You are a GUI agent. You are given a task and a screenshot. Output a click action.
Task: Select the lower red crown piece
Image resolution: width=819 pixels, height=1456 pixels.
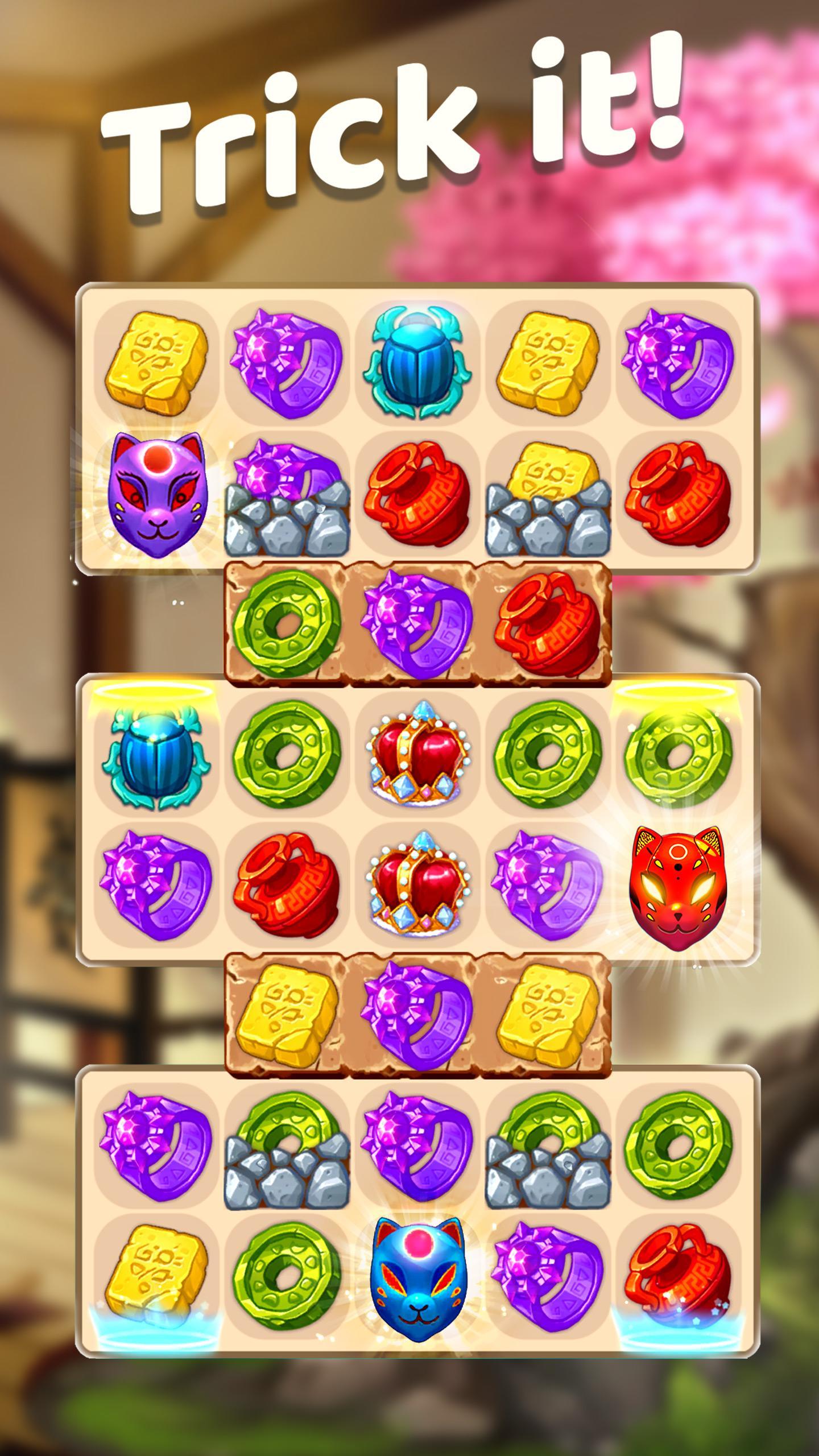415,893
